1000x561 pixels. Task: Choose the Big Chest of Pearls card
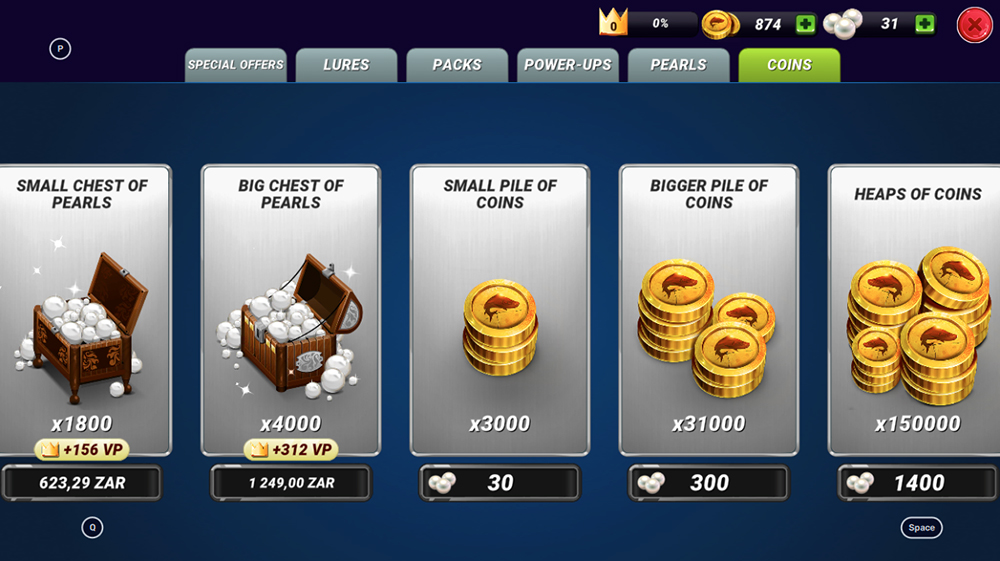[x=291, y=310]
